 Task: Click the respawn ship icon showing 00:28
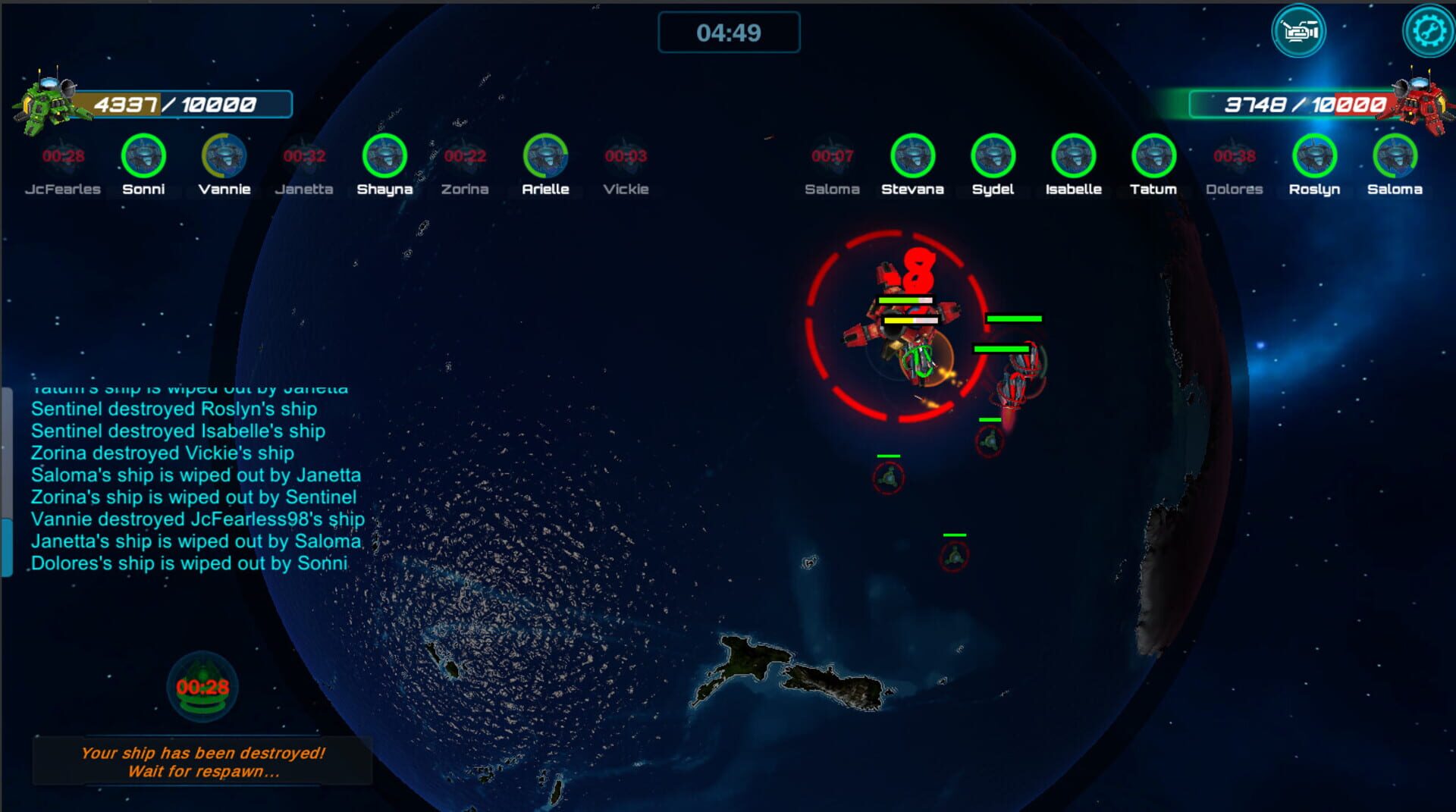click(202, 687)
